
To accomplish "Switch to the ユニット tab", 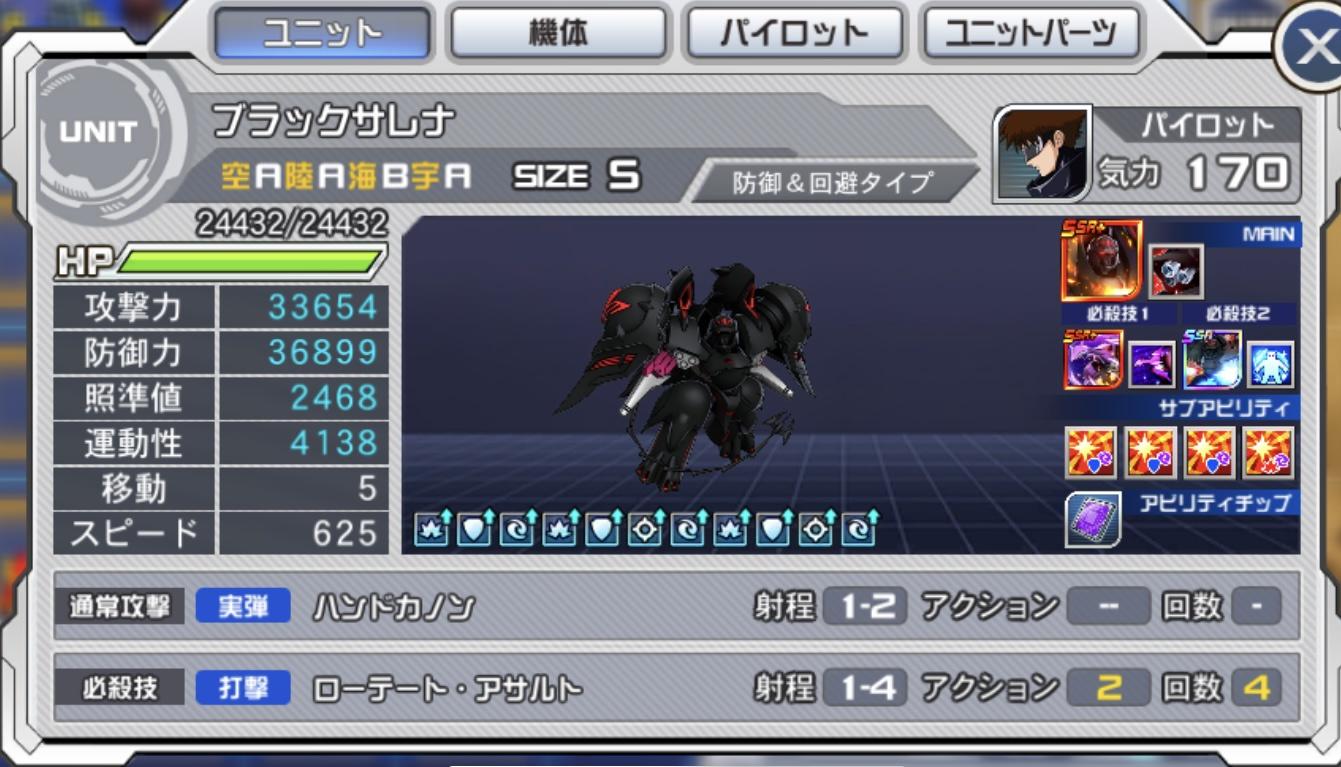I will (x=322, y=33).
